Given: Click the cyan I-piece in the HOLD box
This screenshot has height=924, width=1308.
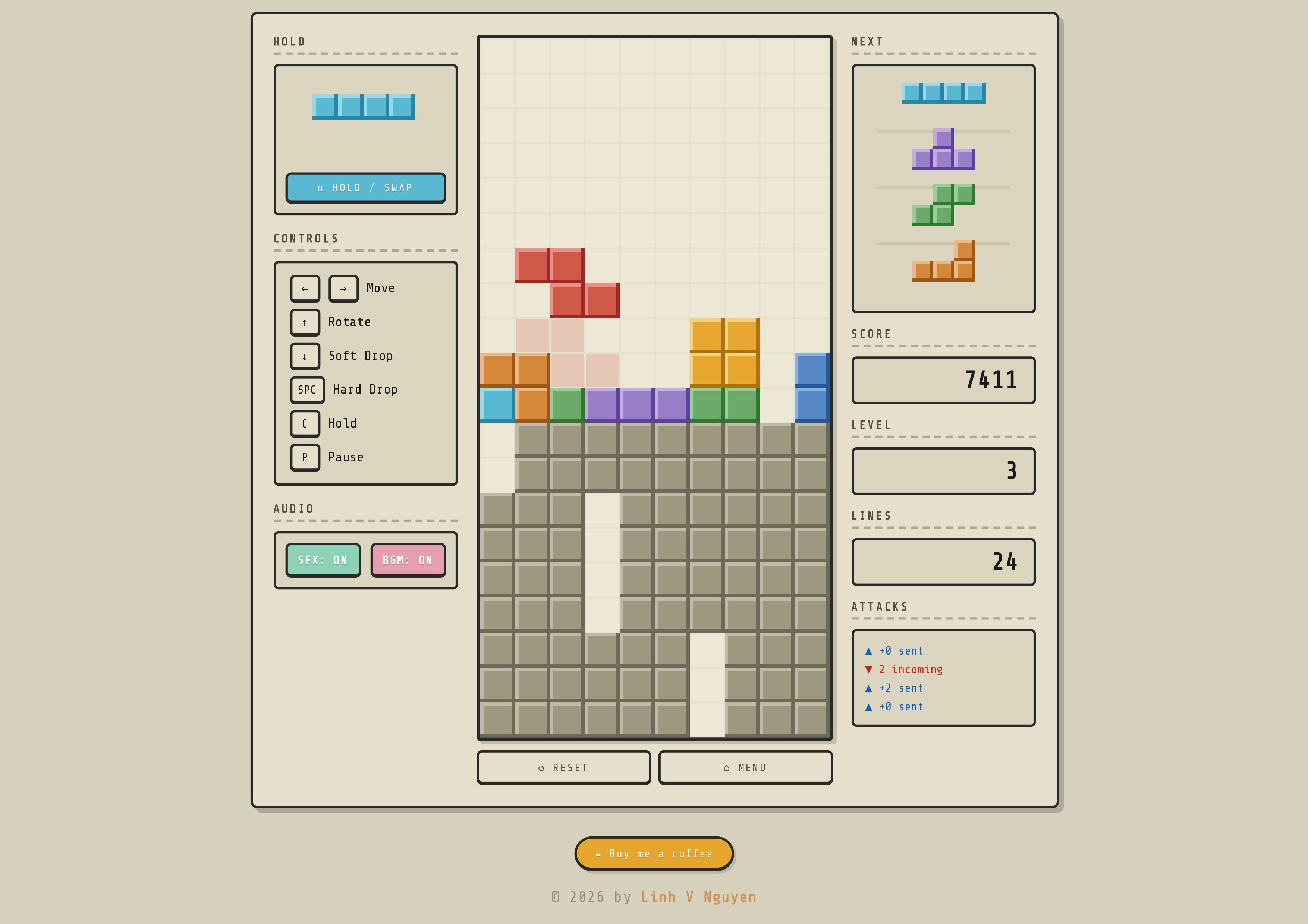Looking at the screenshot, I should point(364,107).
